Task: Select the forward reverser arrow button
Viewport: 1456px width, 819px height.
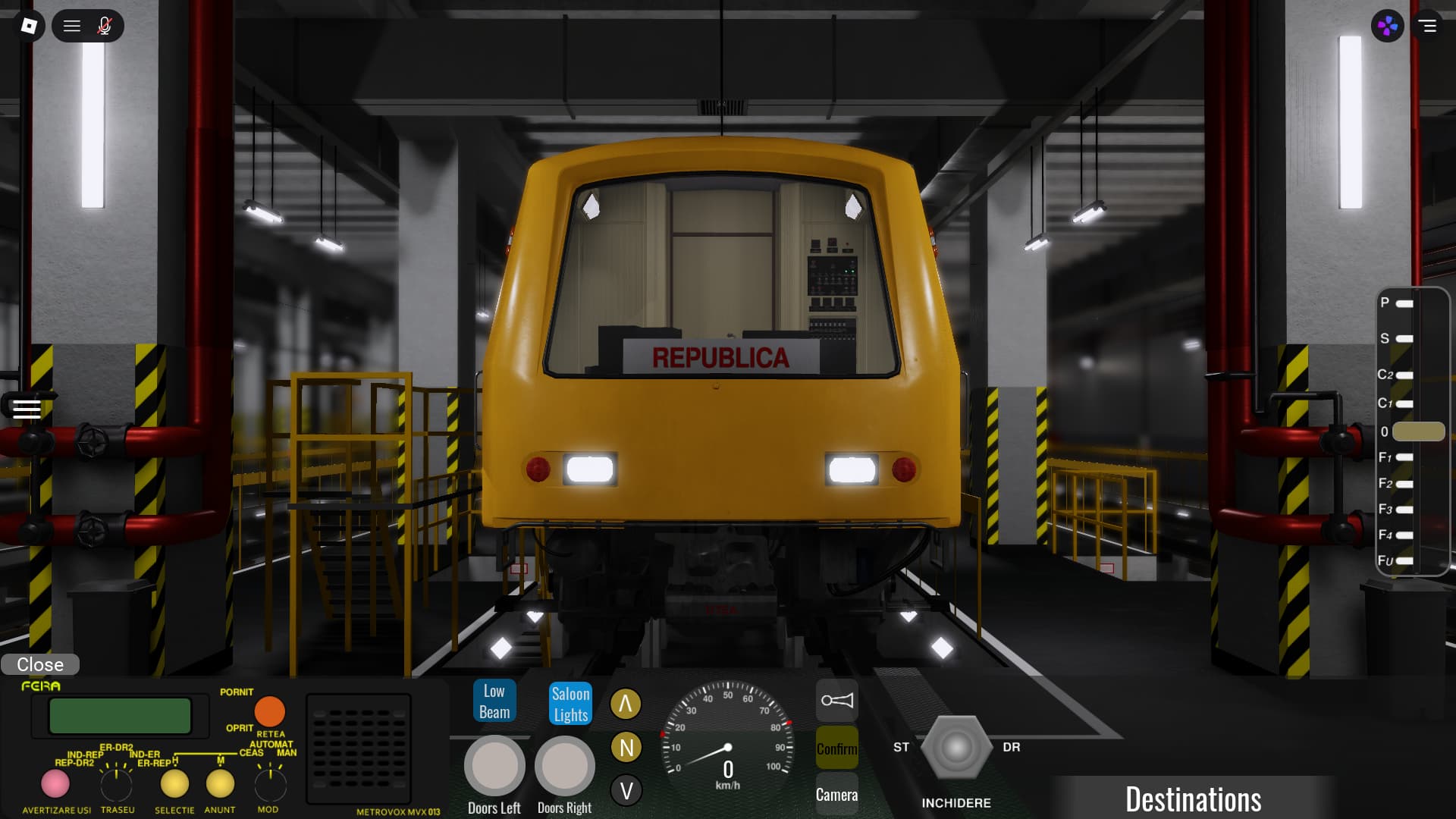Action: (626, 704)
